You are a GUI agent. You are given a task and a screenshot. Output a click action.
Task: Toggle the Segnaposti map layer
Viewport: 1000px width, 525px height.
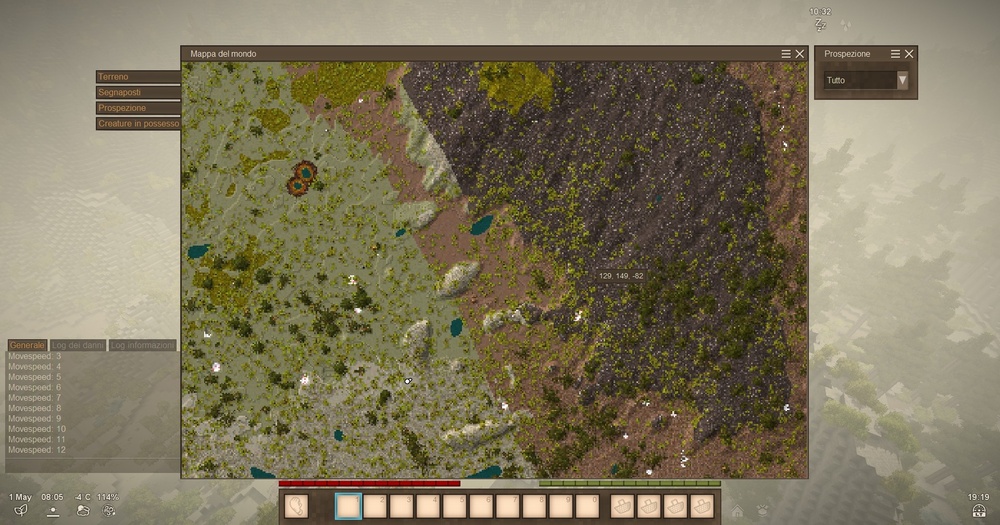click(x=138, y=92)
